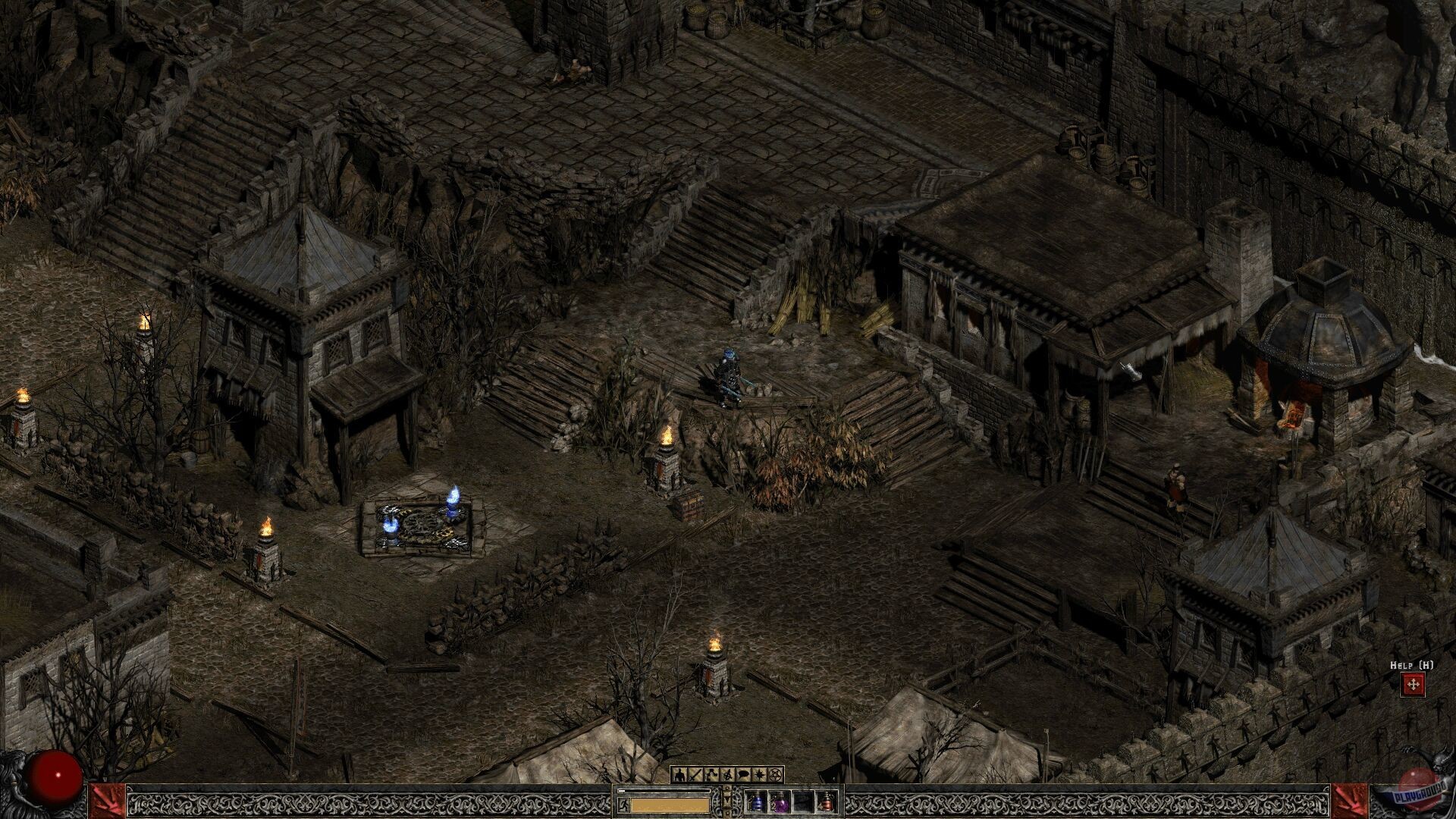Open the game menu pentagram icon
This screenshot has height=819, width=1456.
[x=775, y=774]
